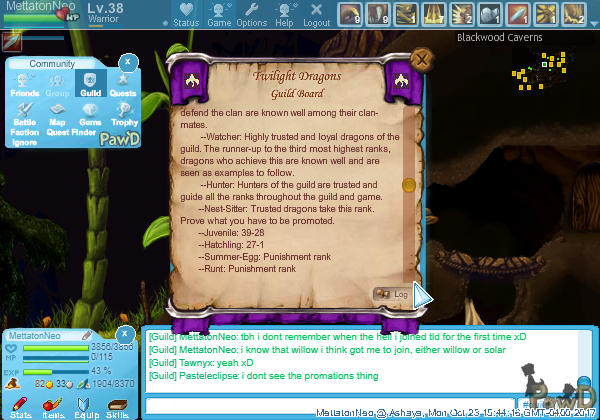600x420 pixels.
Task: Open the Options menu
Action: 251,13
